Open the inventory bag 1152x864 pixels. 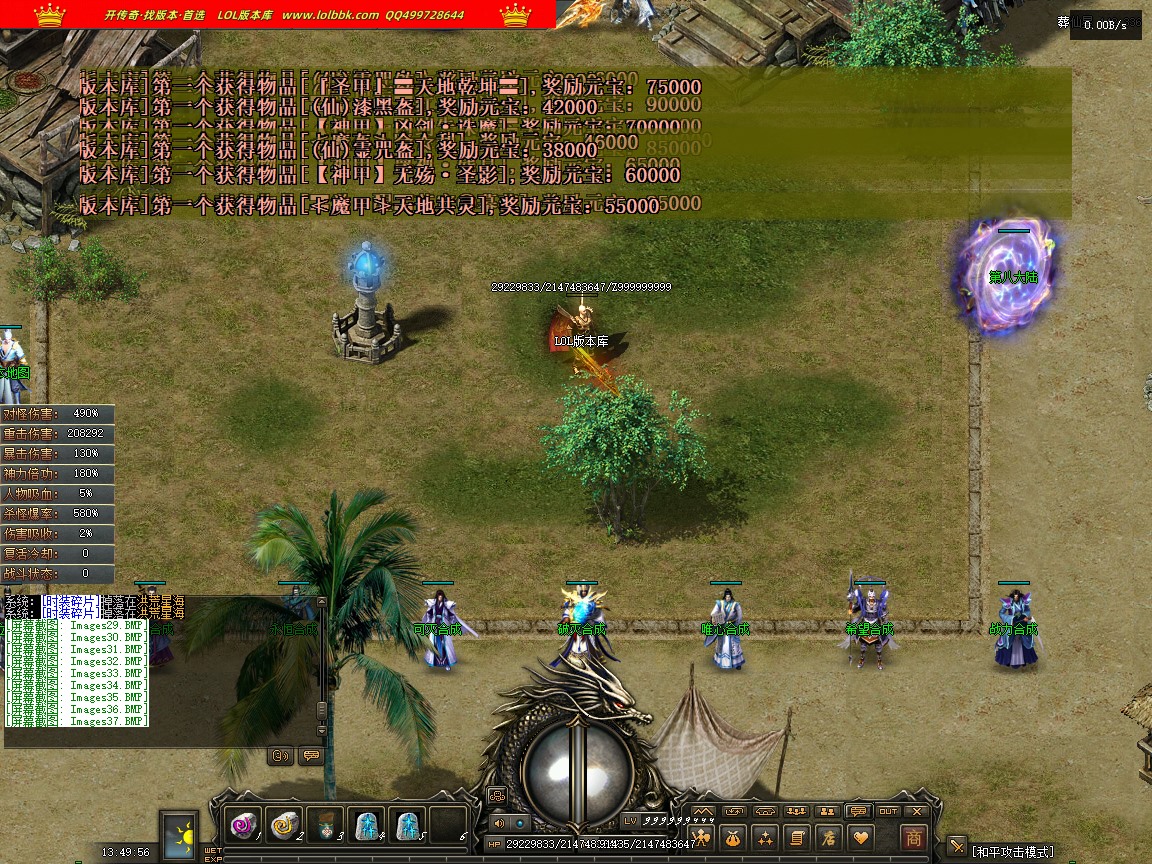tap(733, 838)
